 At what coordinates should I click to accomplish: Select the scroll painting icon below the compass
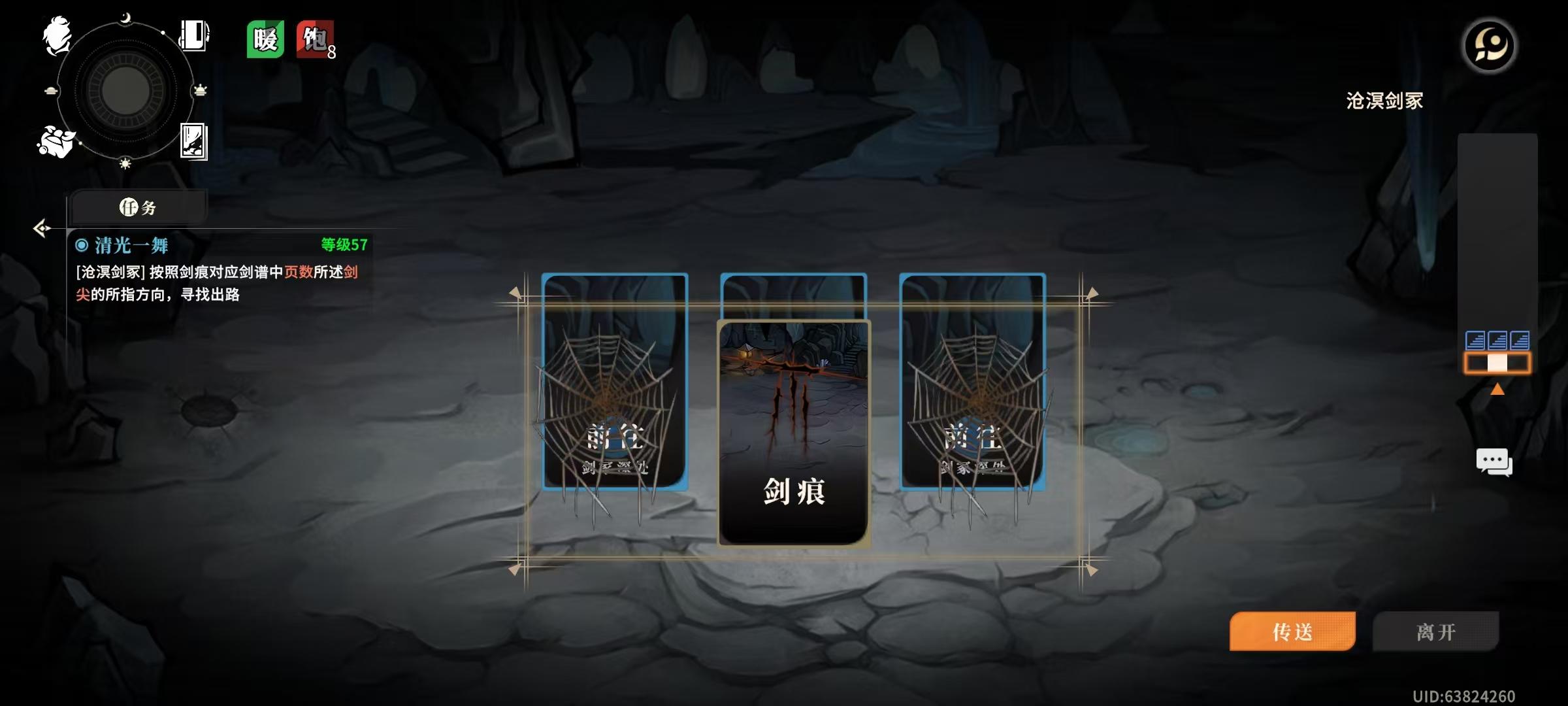[x=194, y=143]
